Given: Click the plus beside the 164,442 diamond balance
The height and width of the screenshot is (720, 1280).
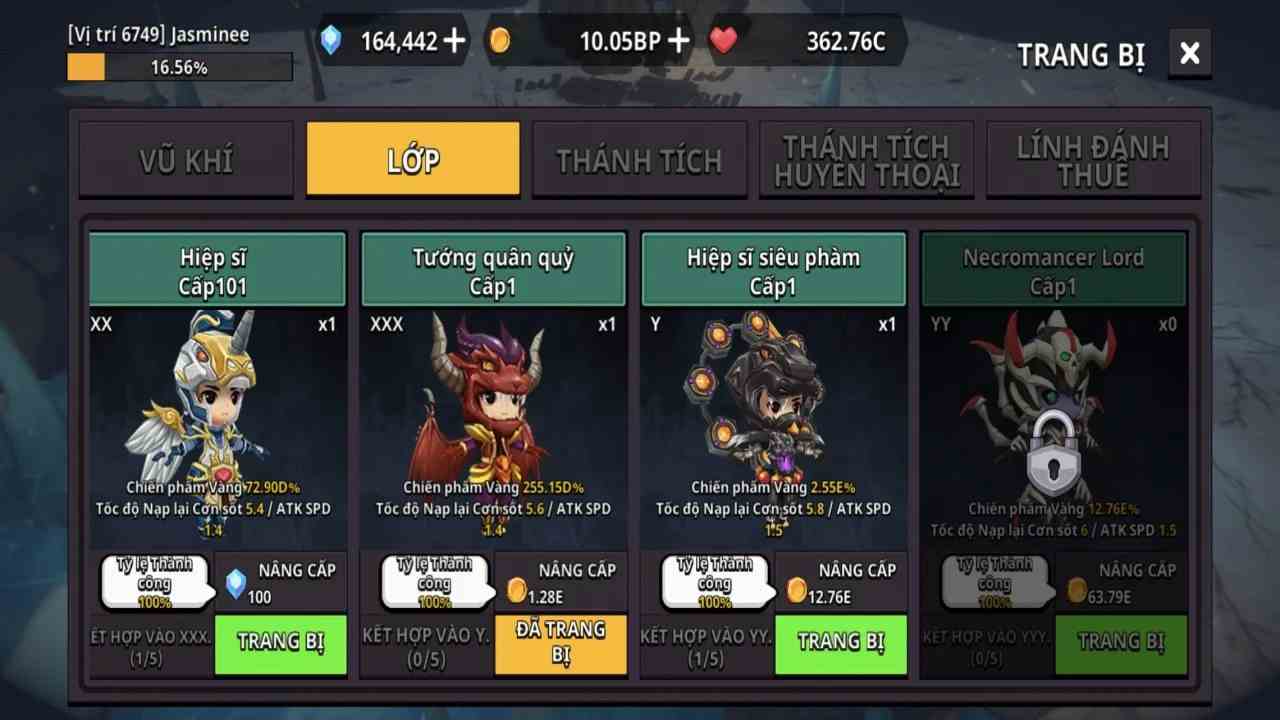Looking at the screenshot, I should point(456,42).
